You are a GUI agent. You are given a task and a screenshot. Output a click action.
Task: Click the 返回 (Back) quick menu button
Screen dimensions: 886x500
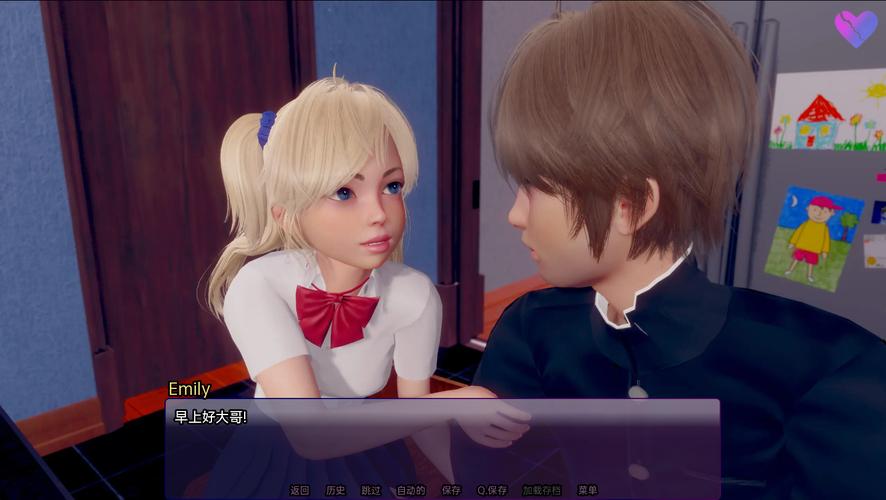[300, 490]
